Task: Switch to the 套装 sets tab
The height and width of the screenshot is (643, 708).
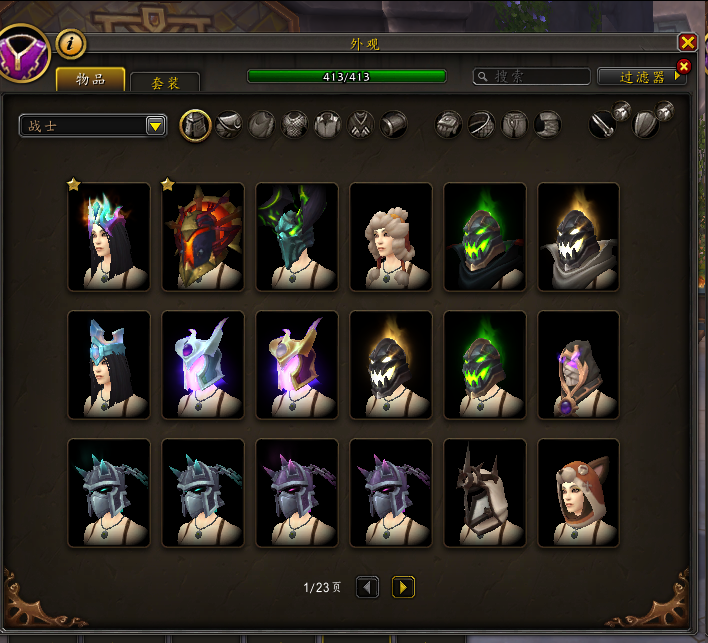Action: 165,83
